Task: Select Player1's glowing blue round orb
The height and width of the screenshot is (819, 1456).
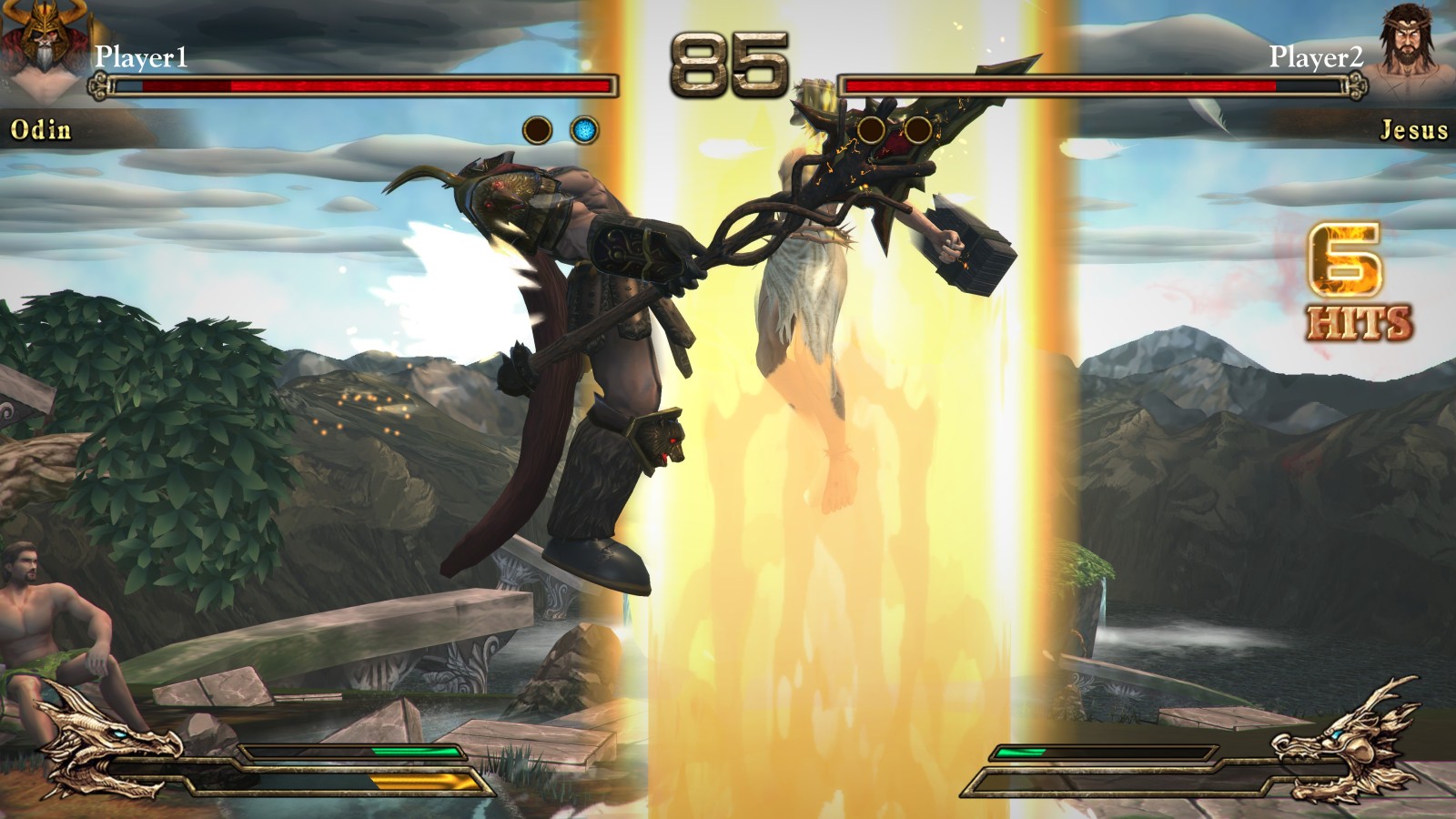Action: click(585, 130)
